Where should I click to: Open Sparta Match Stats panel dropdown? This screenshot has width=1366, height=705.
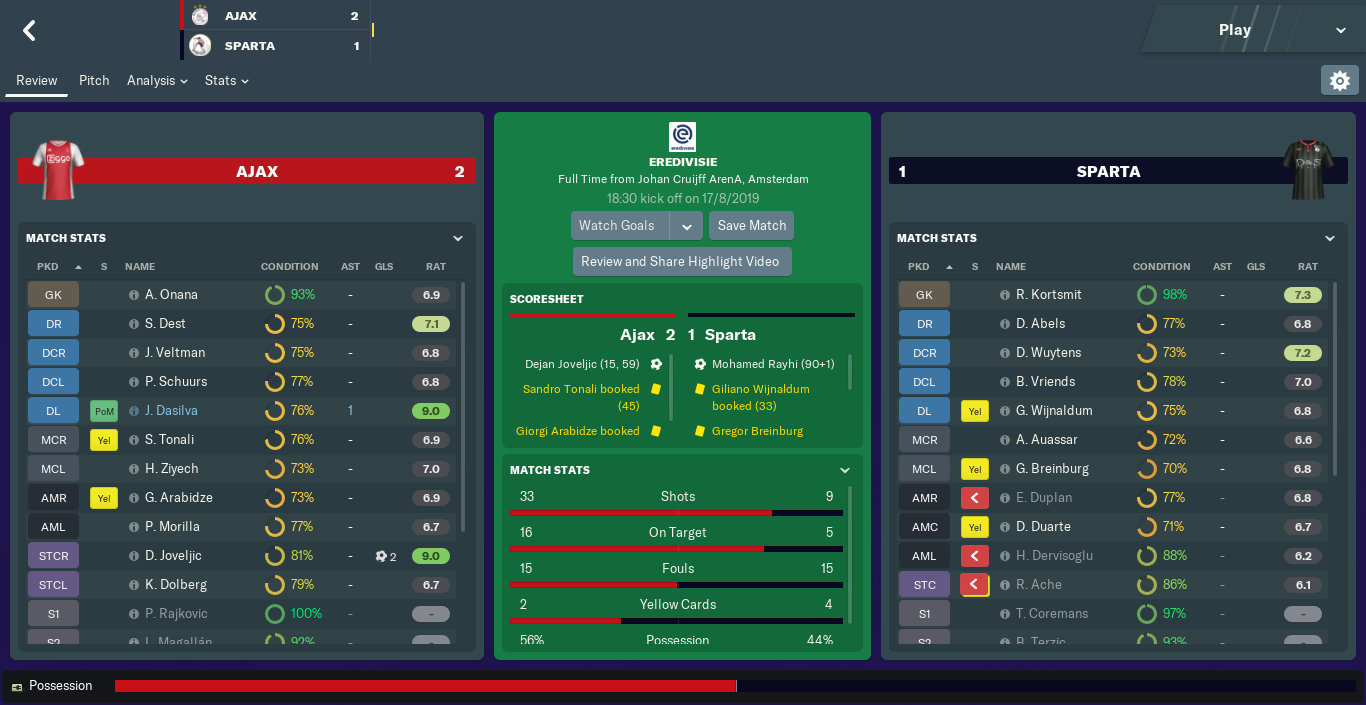(x=1330, y=238)
